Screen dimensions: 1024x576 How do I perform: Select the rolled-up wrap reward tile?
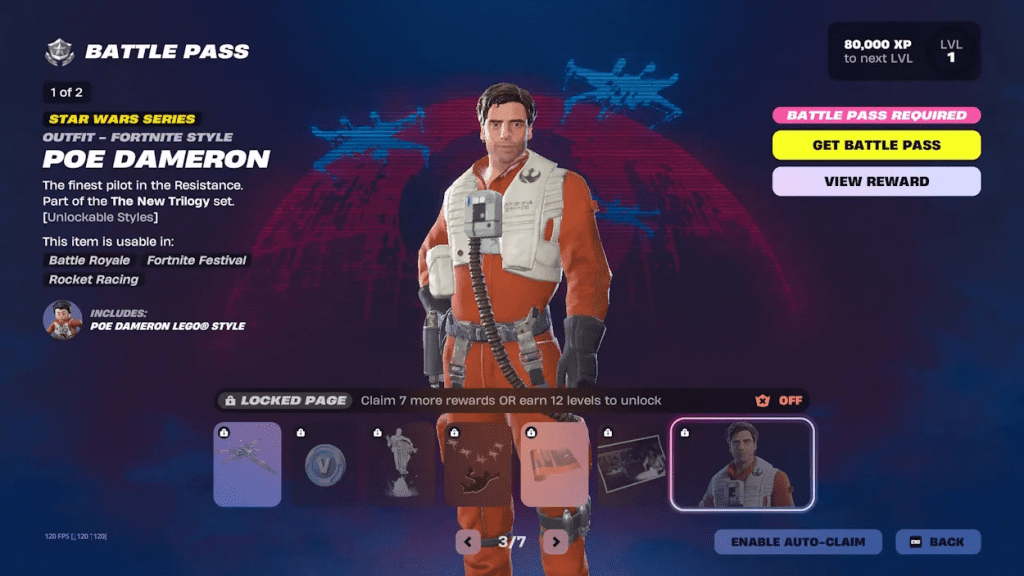coord(555,464)
